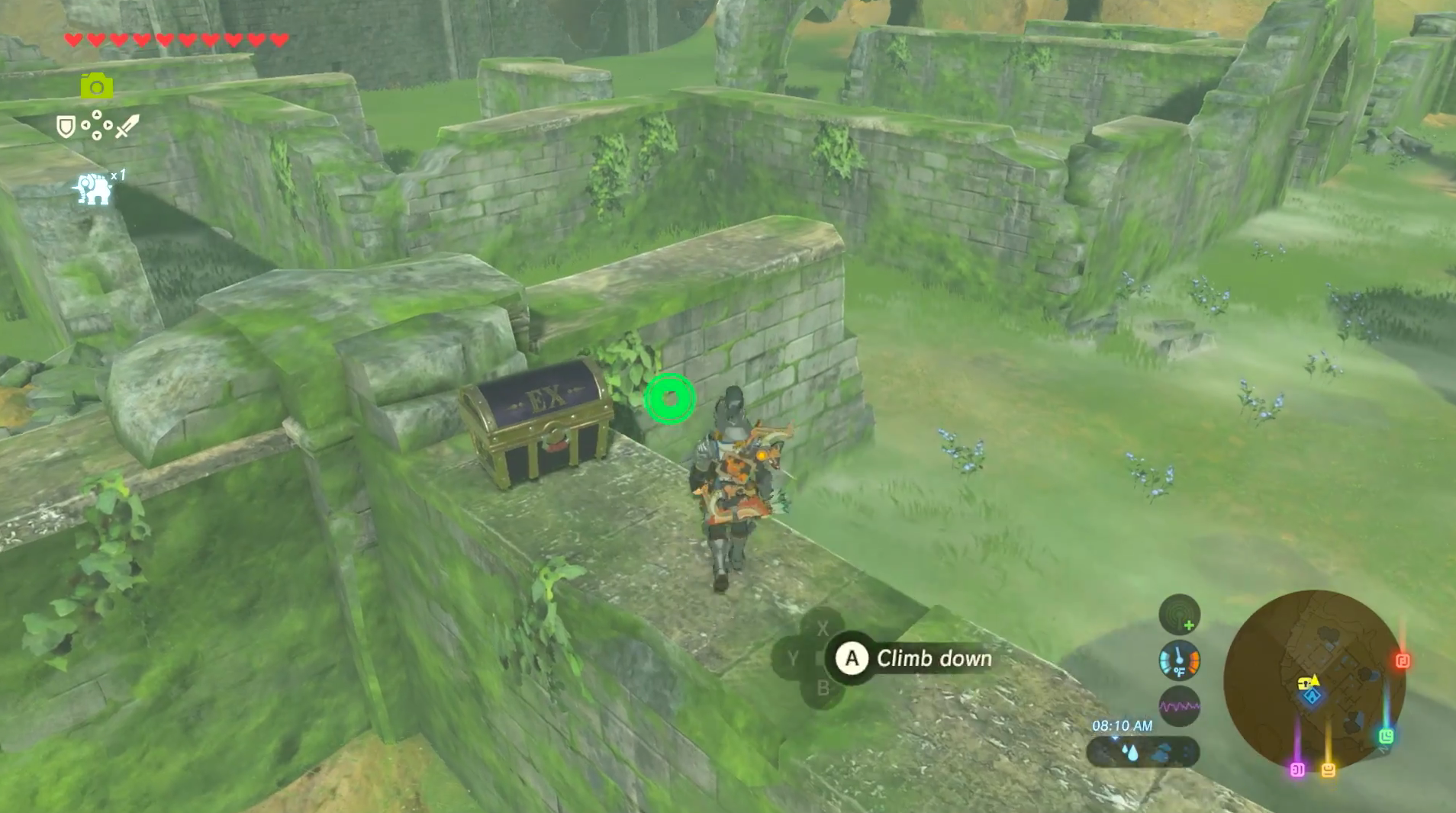Click the treasure chest marker on the minimap
Screen dimensions: 1456x813
[1303, 684]
